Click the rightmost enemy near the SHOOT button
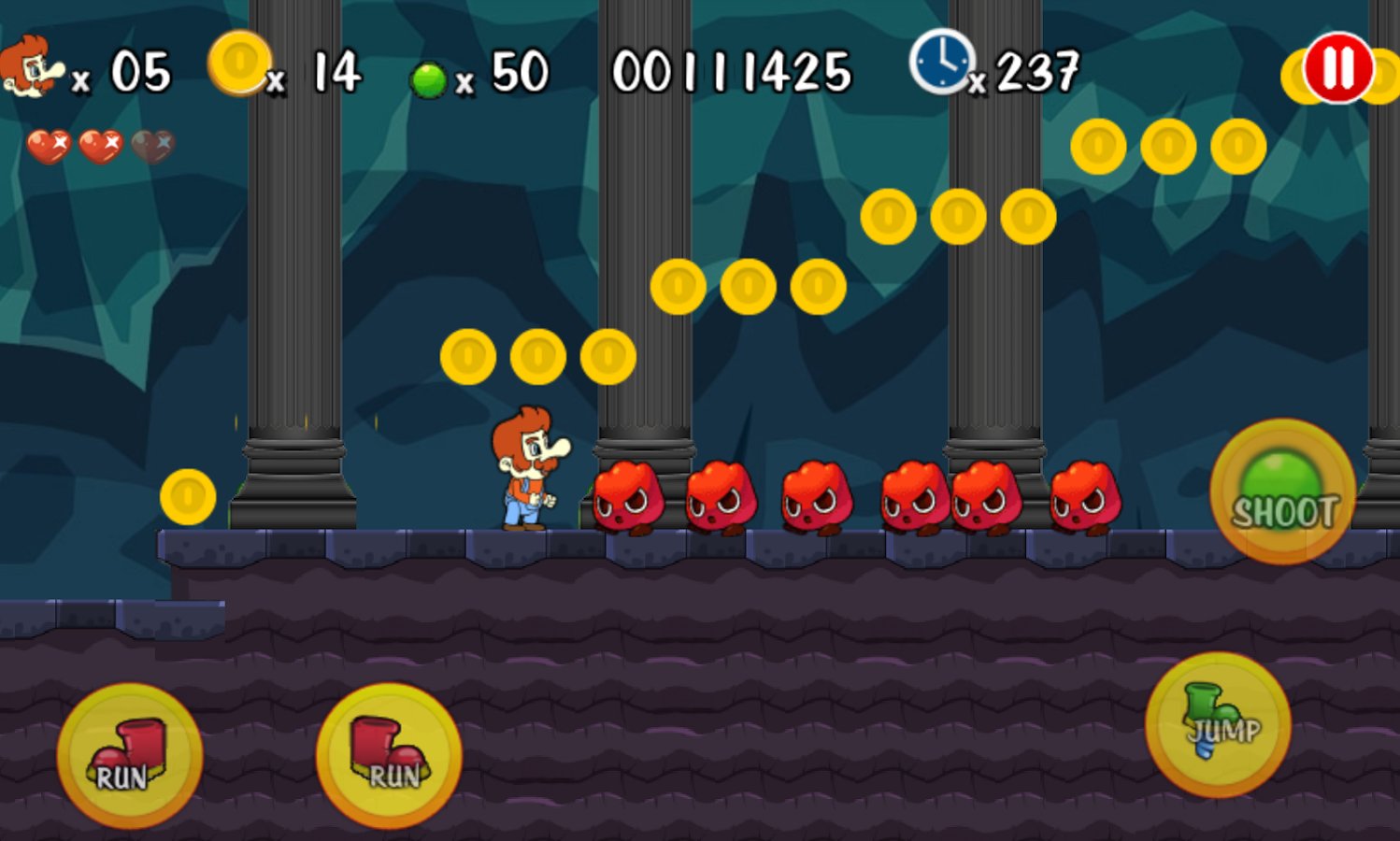Viewport: 1400px width, 841px height. click(x=1084, y=500)
